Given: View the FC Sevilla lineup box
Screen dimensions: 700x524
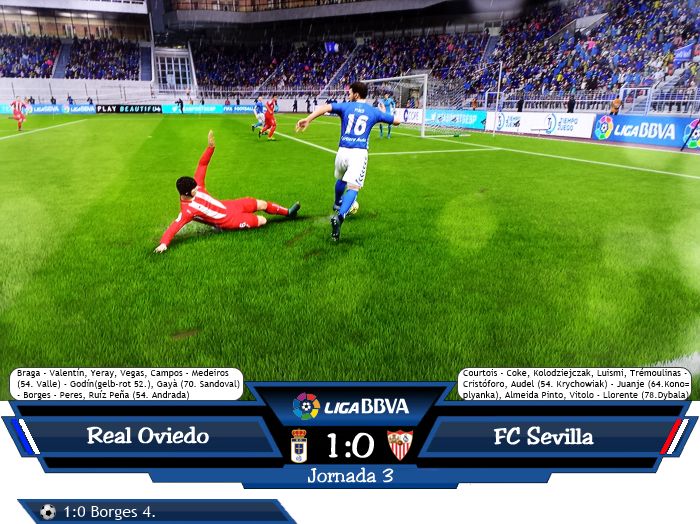Looking at the screenshot, I should click(575, 384).
